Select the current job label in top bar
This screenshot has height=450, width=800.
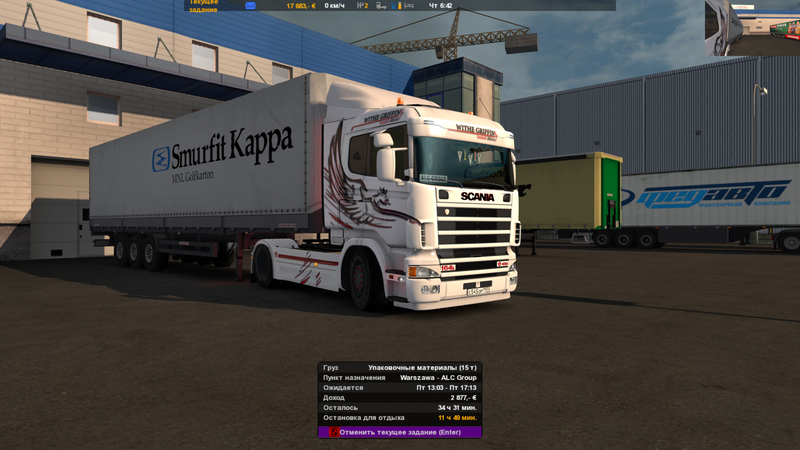click(204, 6)
